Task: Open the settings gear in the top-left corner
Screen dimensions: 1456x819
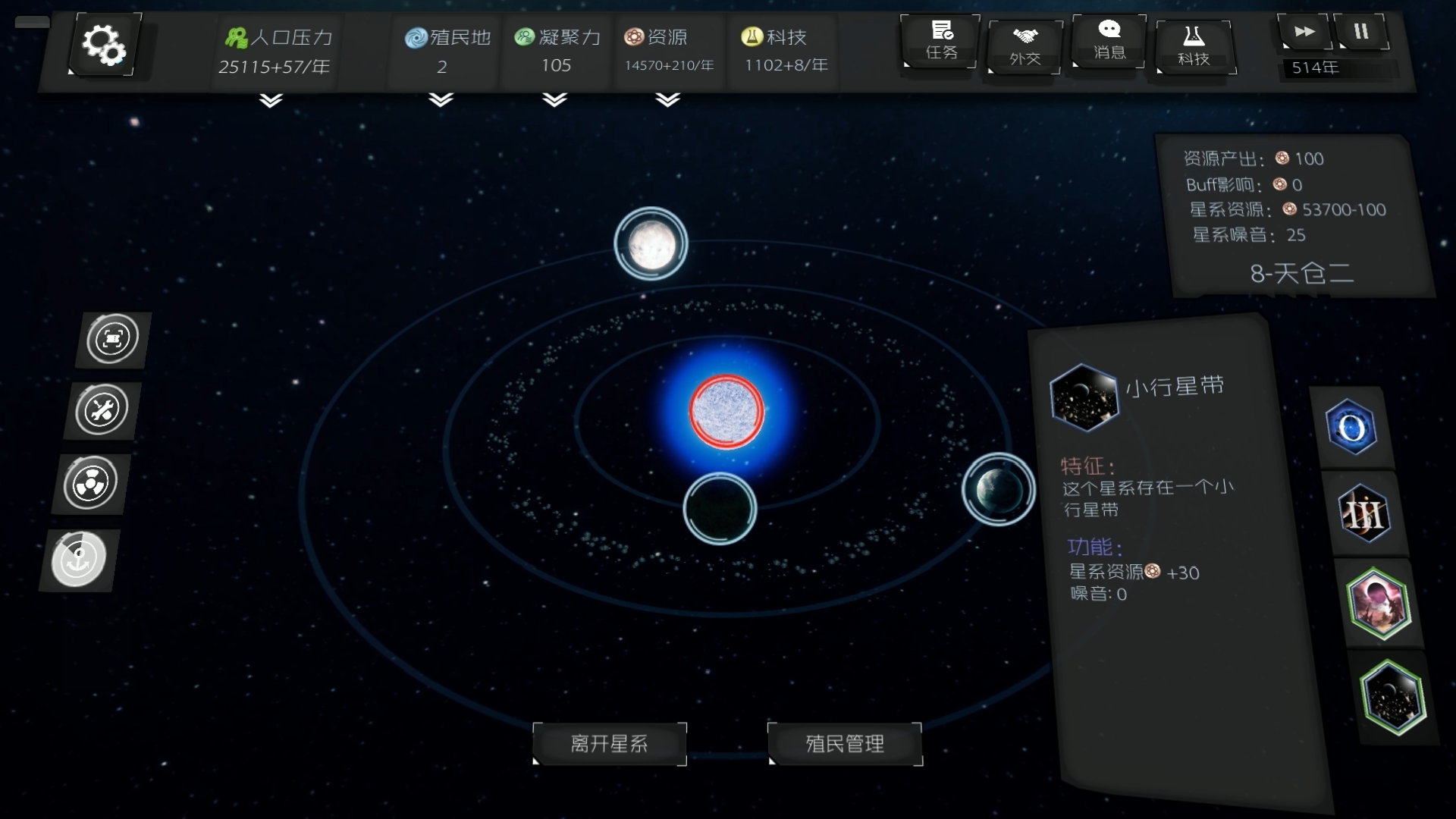Action: point(104,44)
